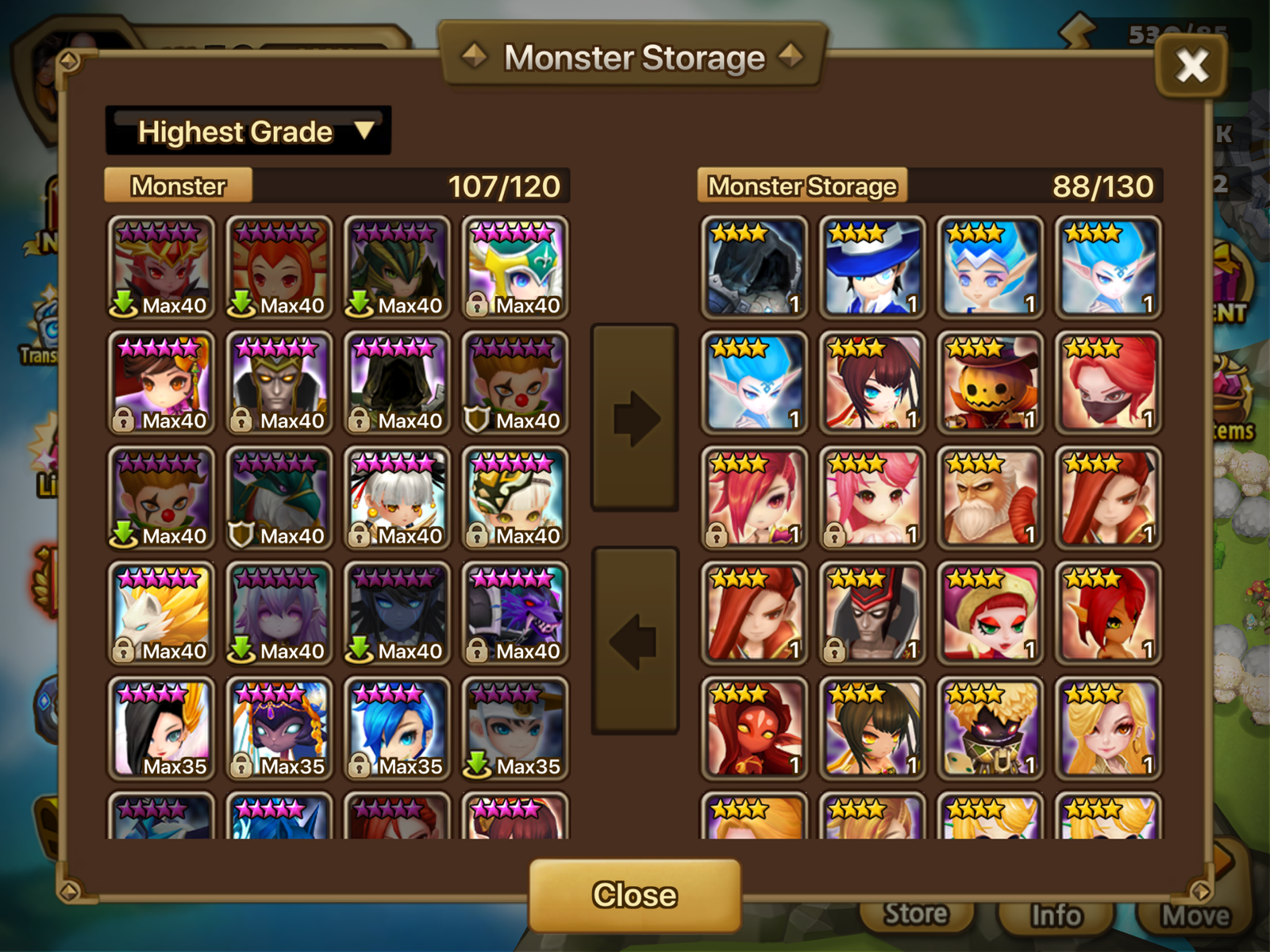Select the pumpkin-headed monster in storage
Viewport: 1270px width, 952px height.
[989, 383]
